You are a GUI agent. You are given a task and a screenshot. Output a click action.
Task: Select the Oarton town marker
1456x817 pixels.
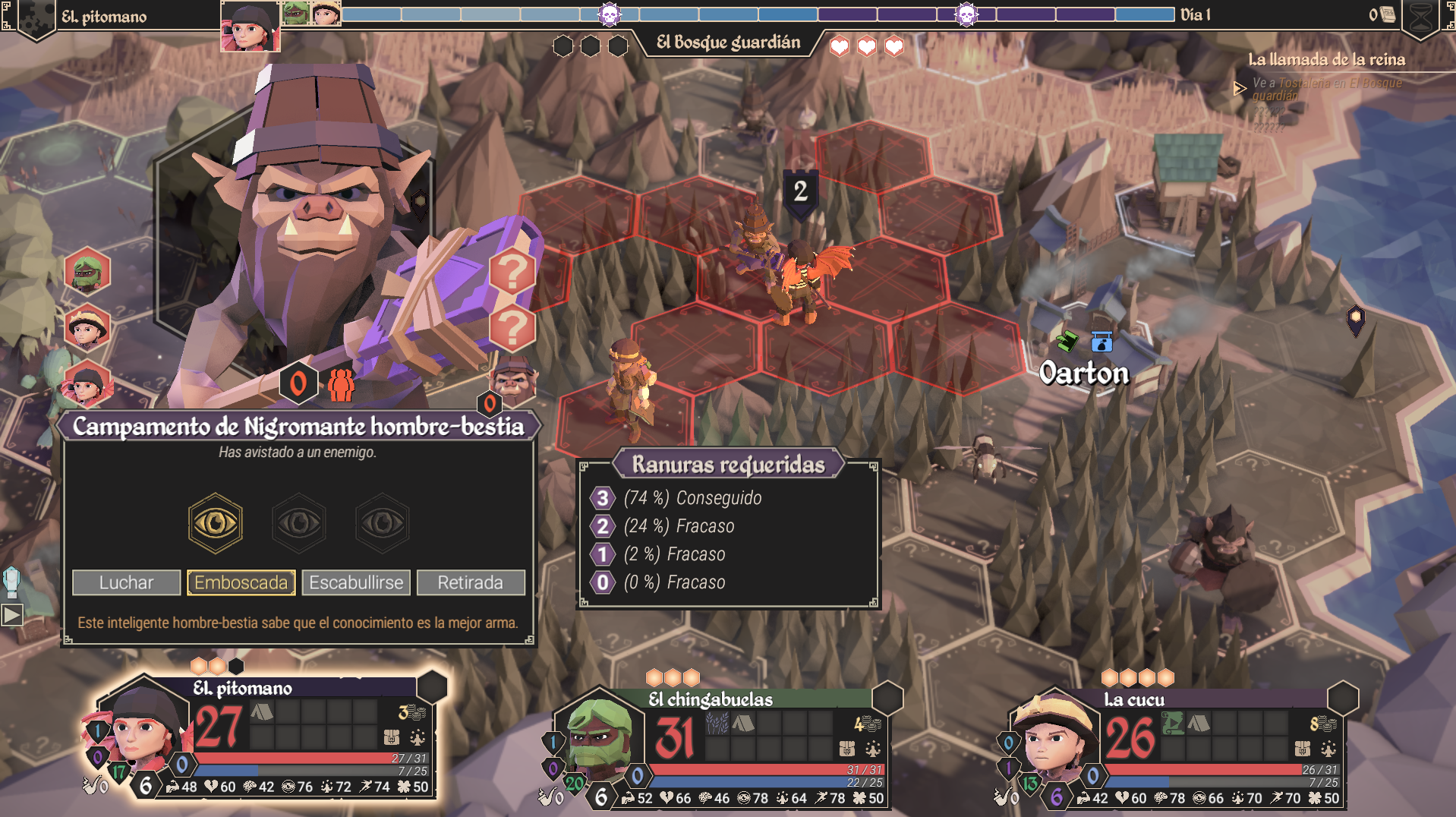click(1083, 373)
